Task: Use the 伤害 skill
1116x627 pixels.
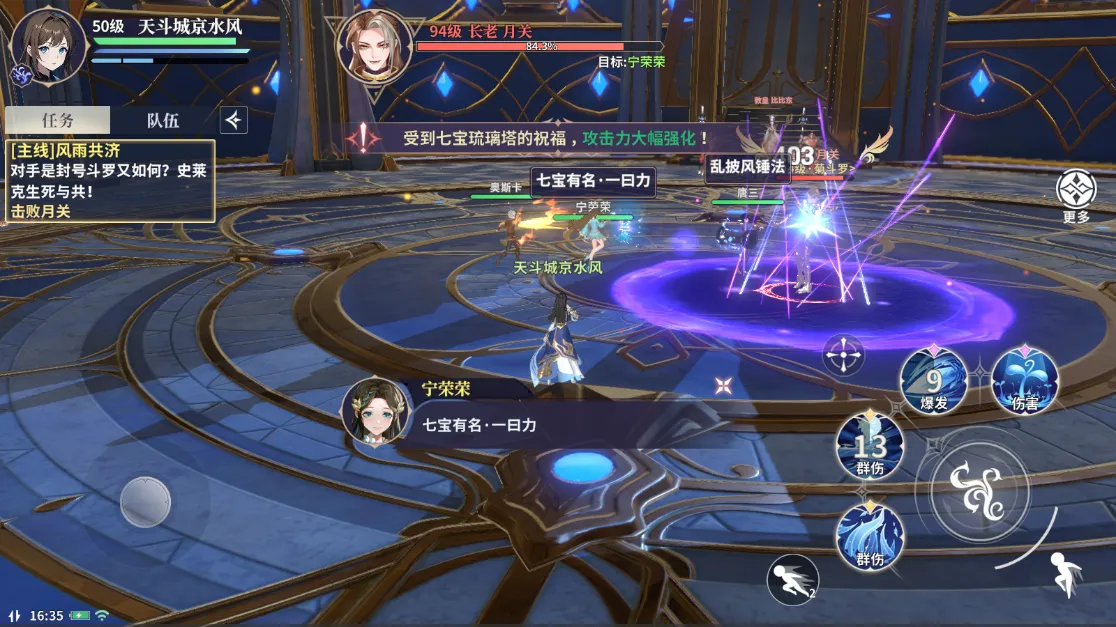Action: [x=1025, y=381]
